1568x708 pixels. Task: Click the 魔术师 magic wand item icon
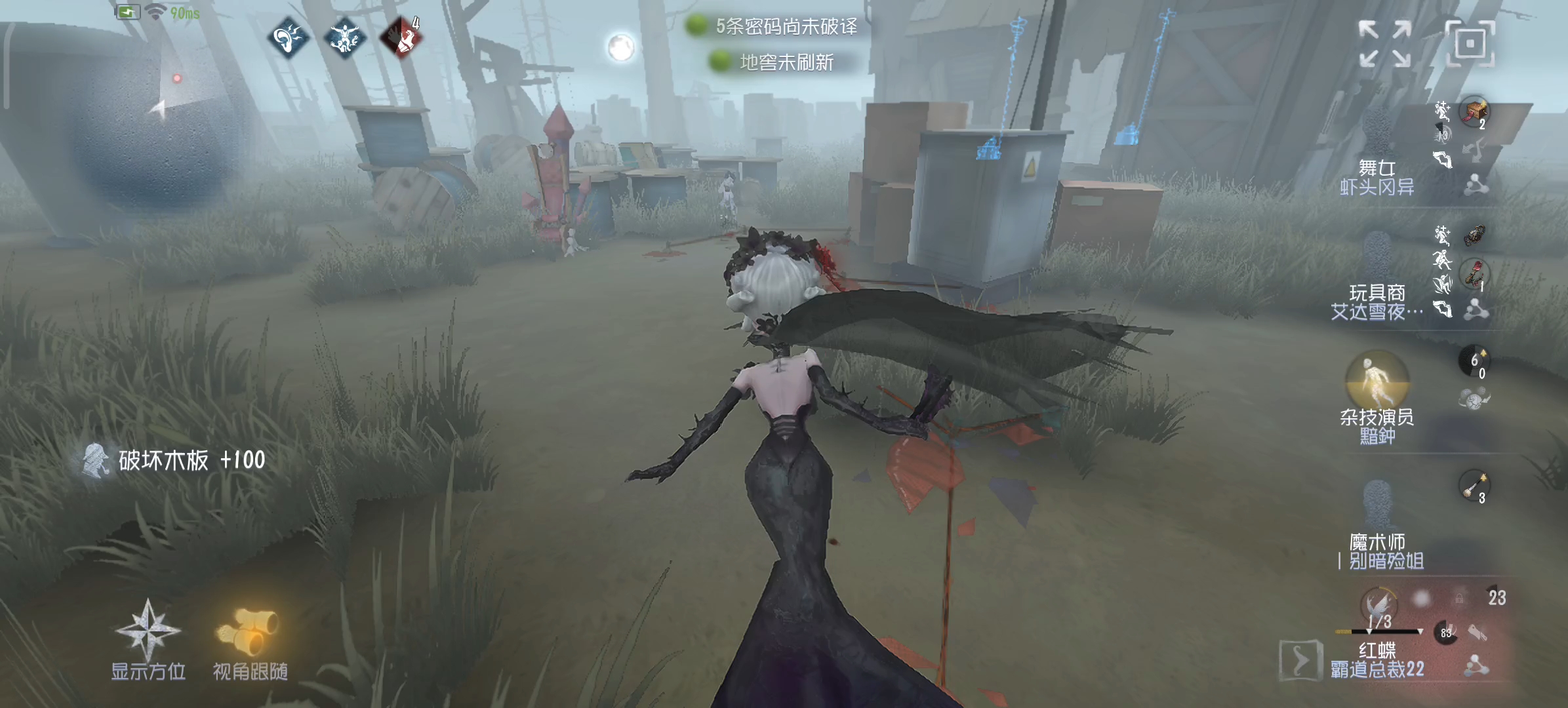point(1474,486)
